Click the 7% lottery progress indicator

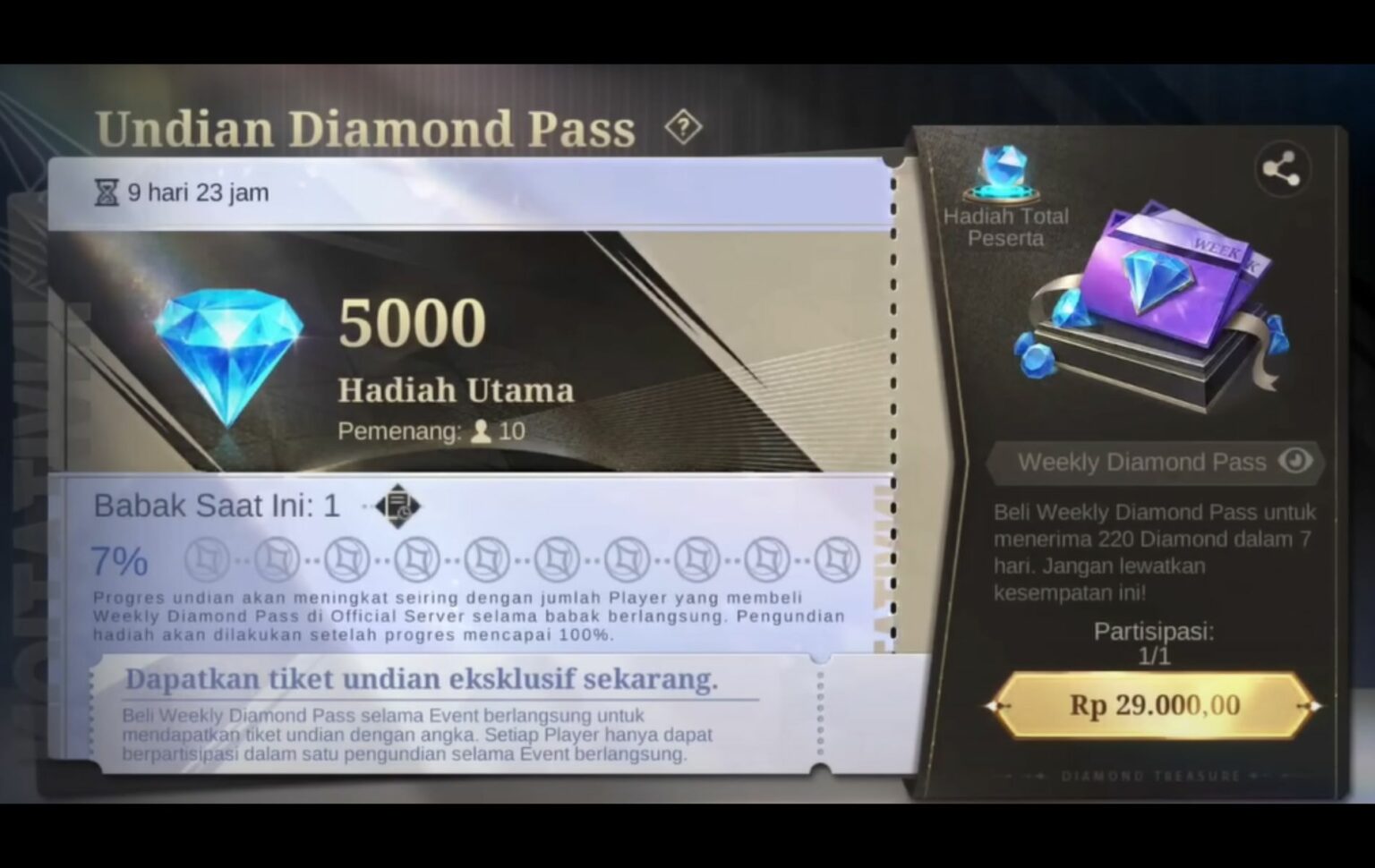pyautogui.click(x=116, y=562)
